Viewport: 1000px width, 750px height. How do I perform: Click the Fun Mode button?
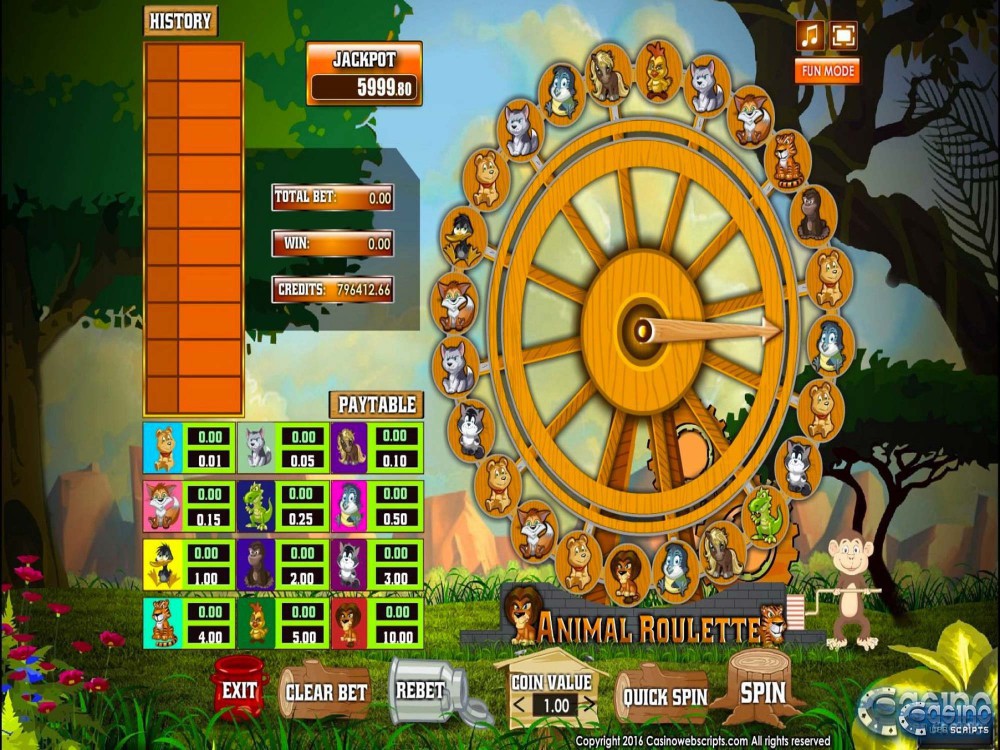(x=826, y=71)
